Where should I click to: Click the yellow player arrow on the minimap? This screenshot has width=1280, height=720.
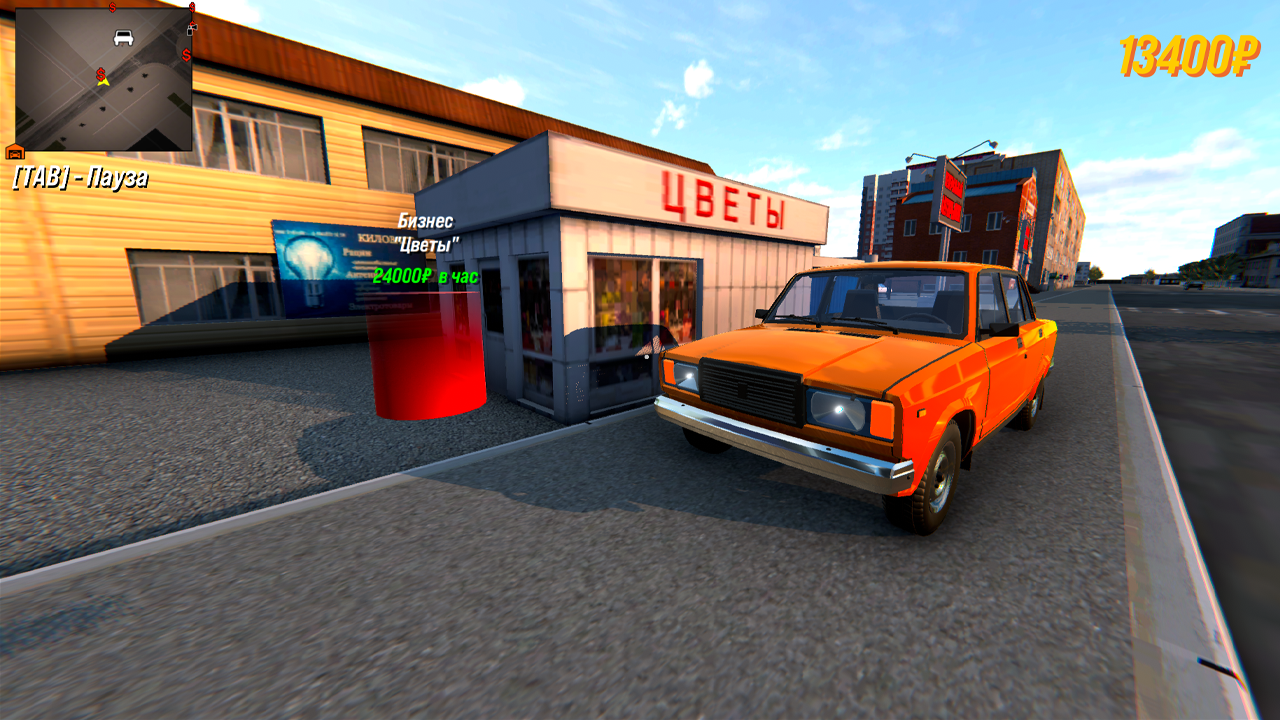(101, 81)
